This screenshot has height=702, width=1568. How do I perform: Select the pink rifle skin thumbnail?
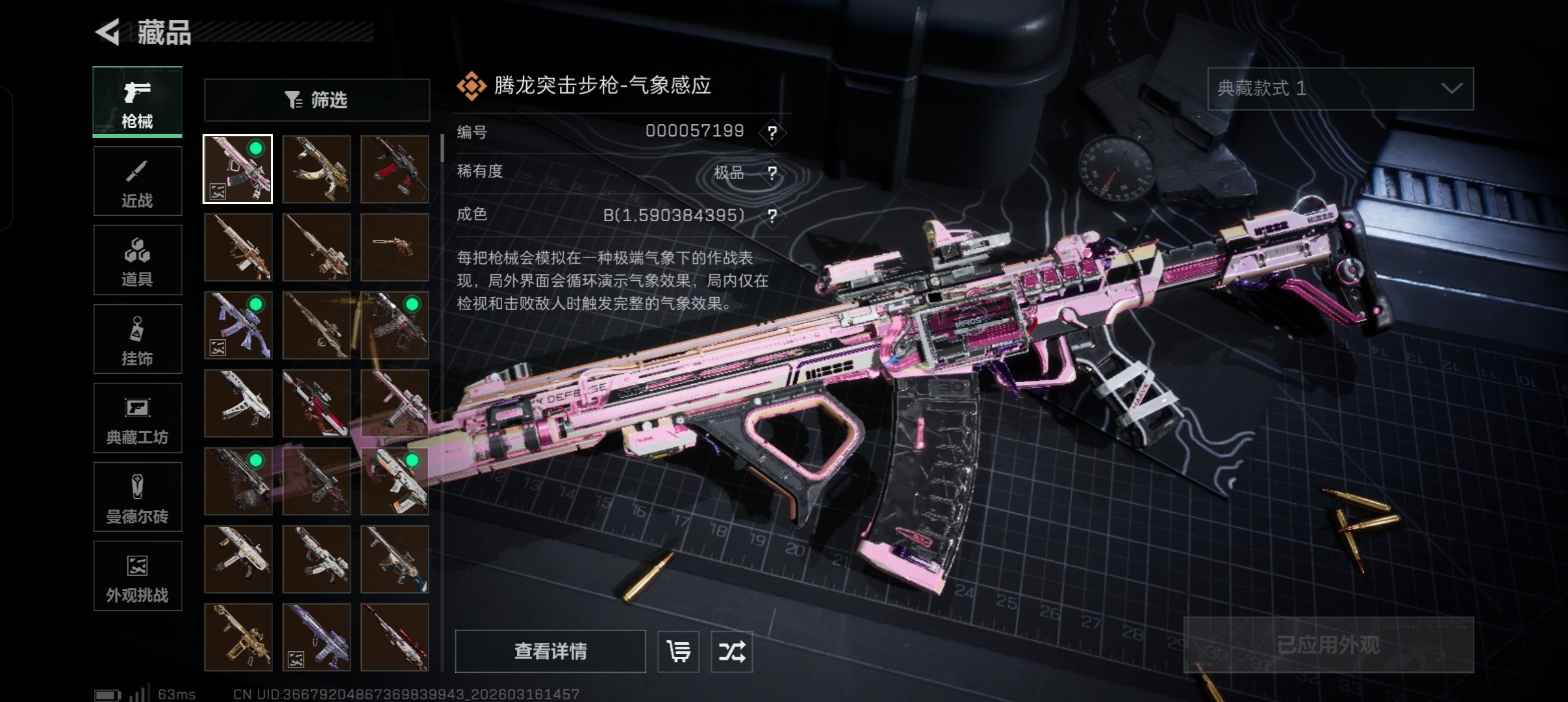238,169
